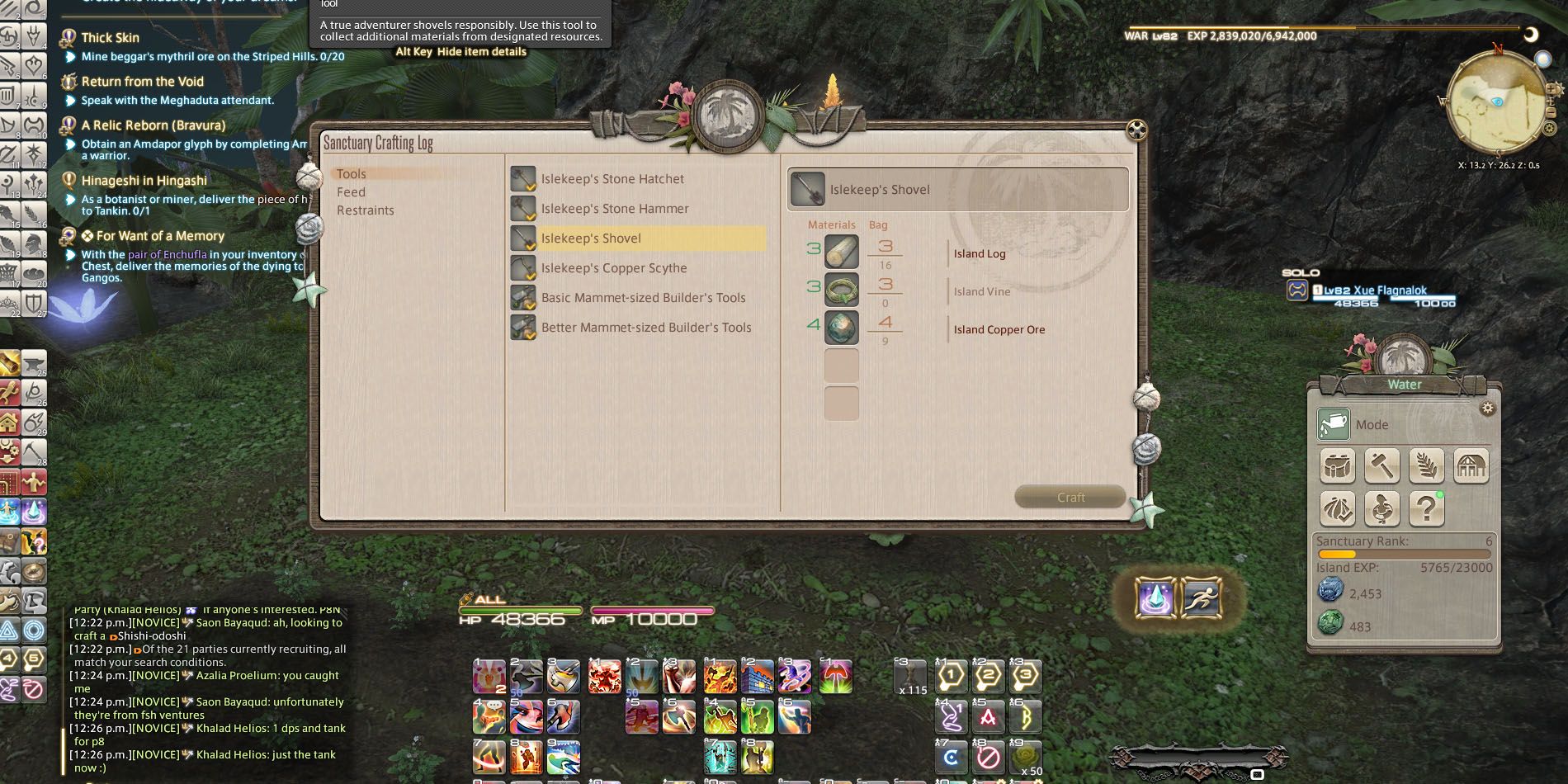Open the question mark guide icon
Viewport: 1568px width, 784px height.
coord(1427,509)
